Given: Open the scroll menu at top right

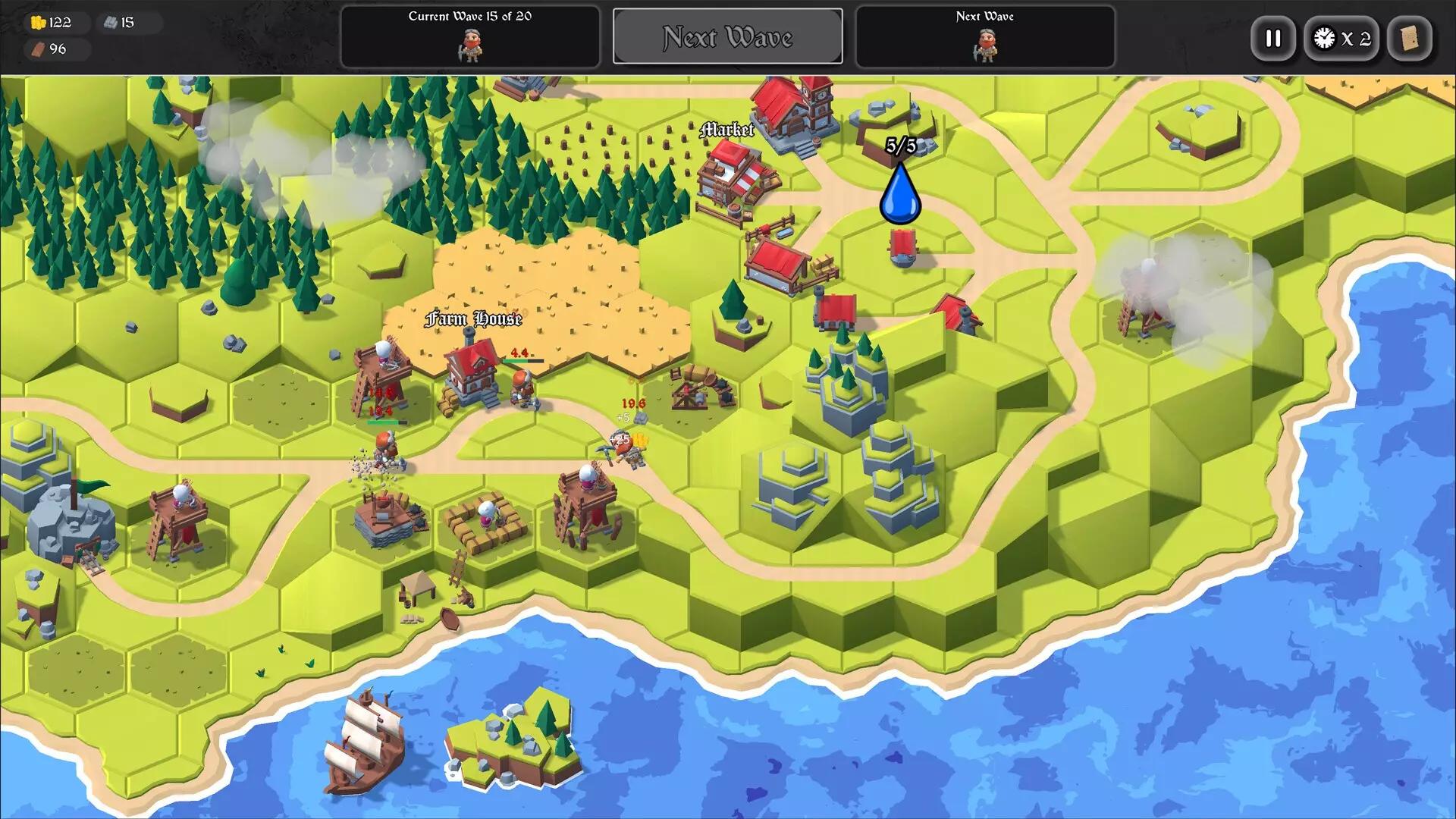Looking at the screenshot, I should click(x=1409, y=39).
